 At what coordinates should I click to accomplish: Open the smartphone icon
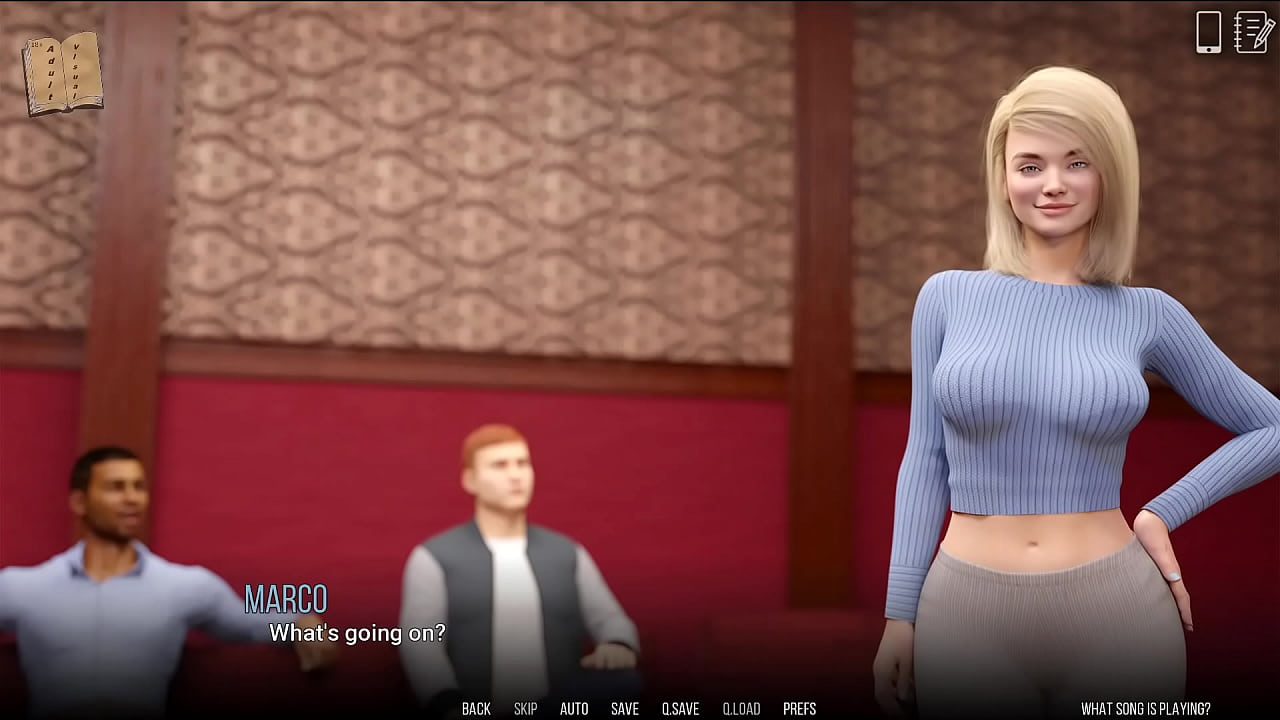point(1209,32)
